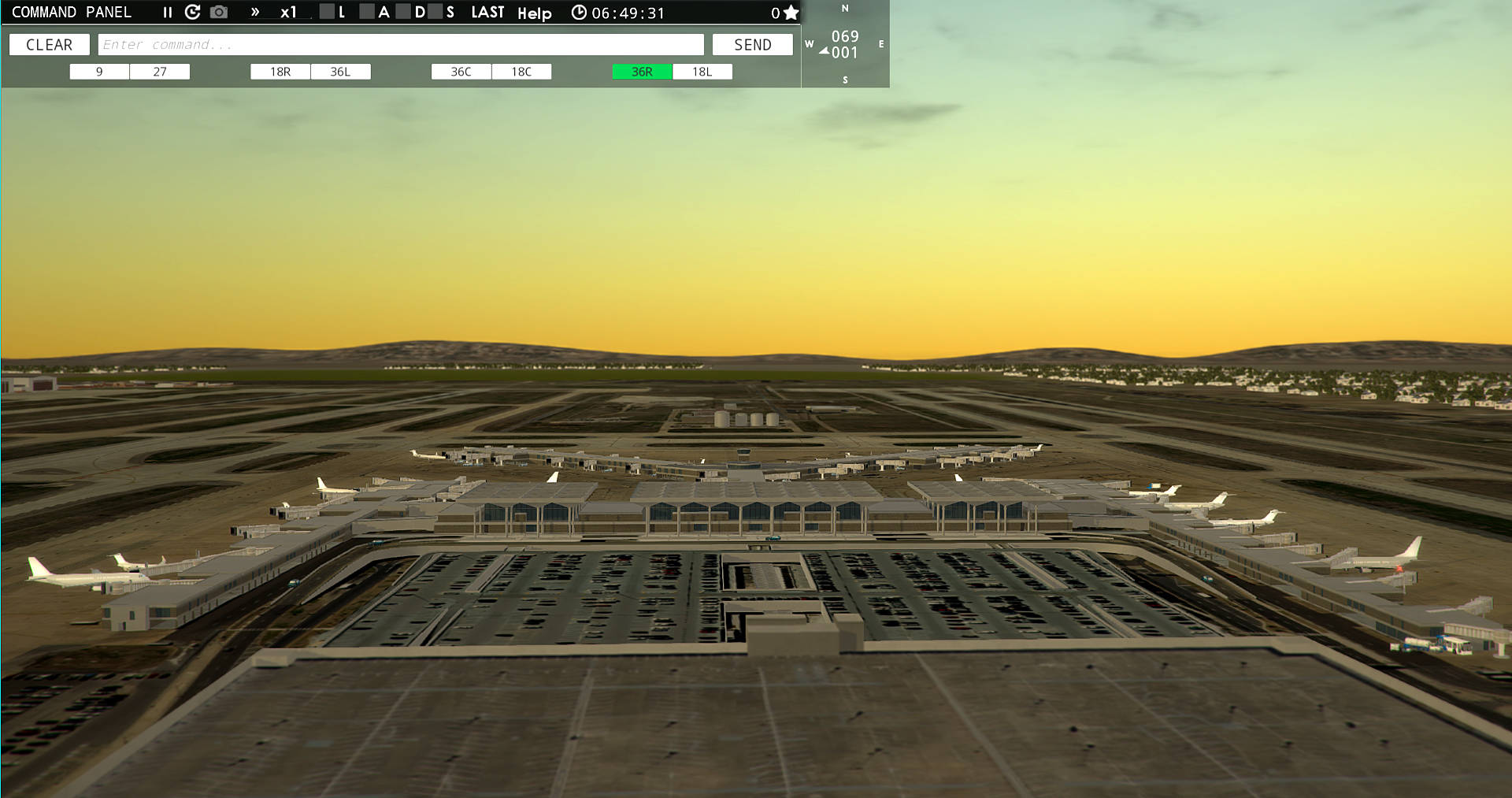Select runway 36R

(641, 71)
